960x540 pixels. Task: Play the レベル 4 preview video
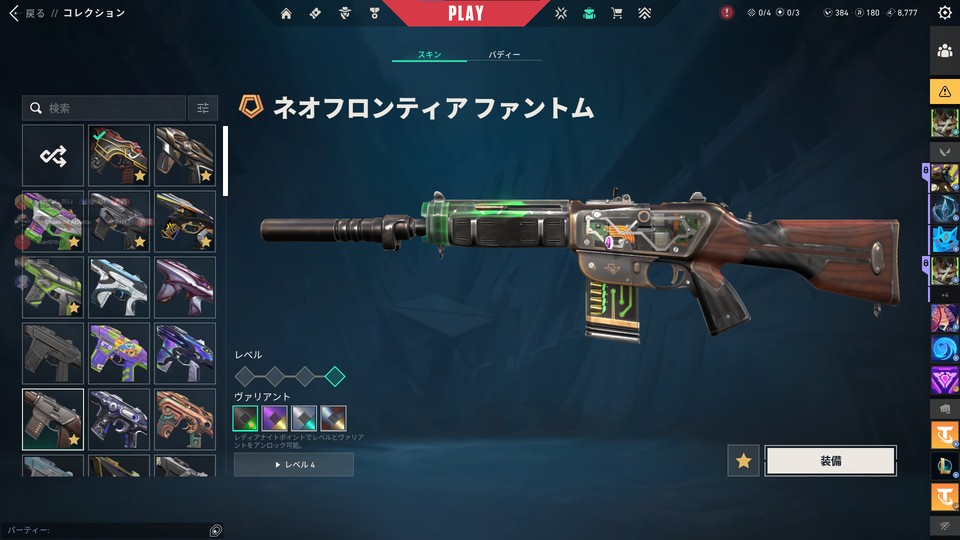294,465
